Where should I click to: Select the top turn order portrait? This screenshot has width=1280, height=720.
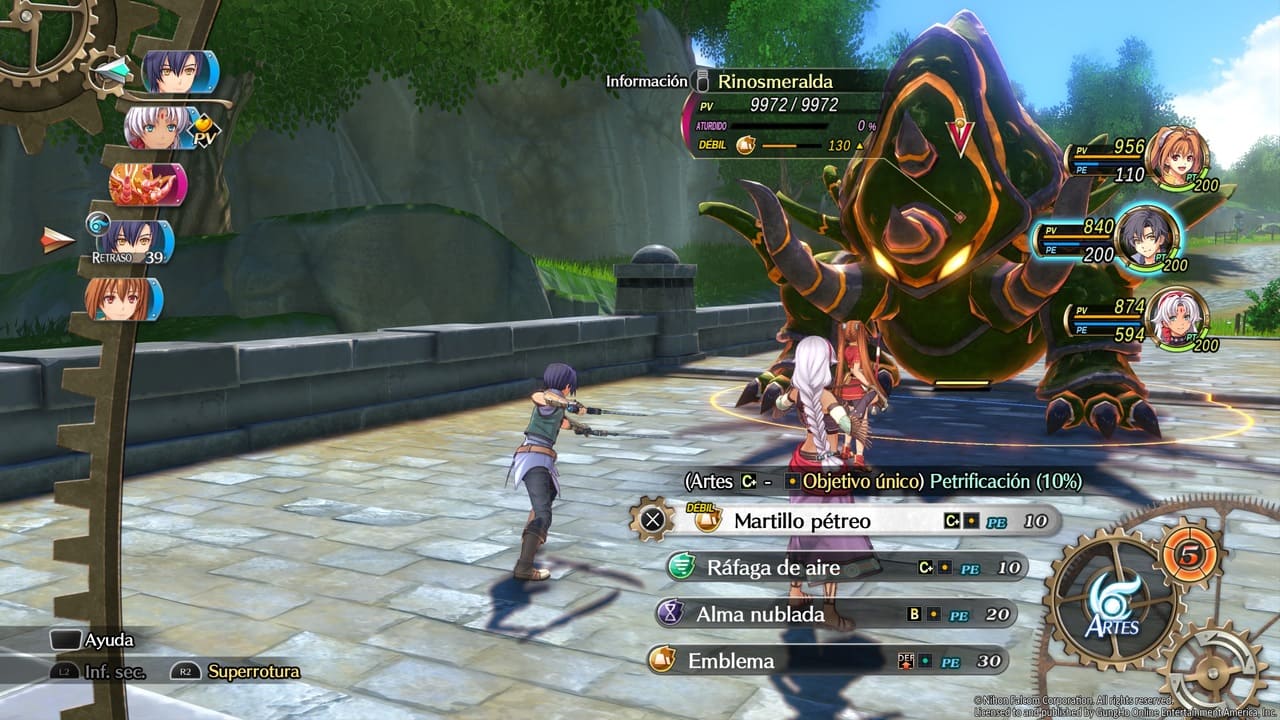point(178,72)
